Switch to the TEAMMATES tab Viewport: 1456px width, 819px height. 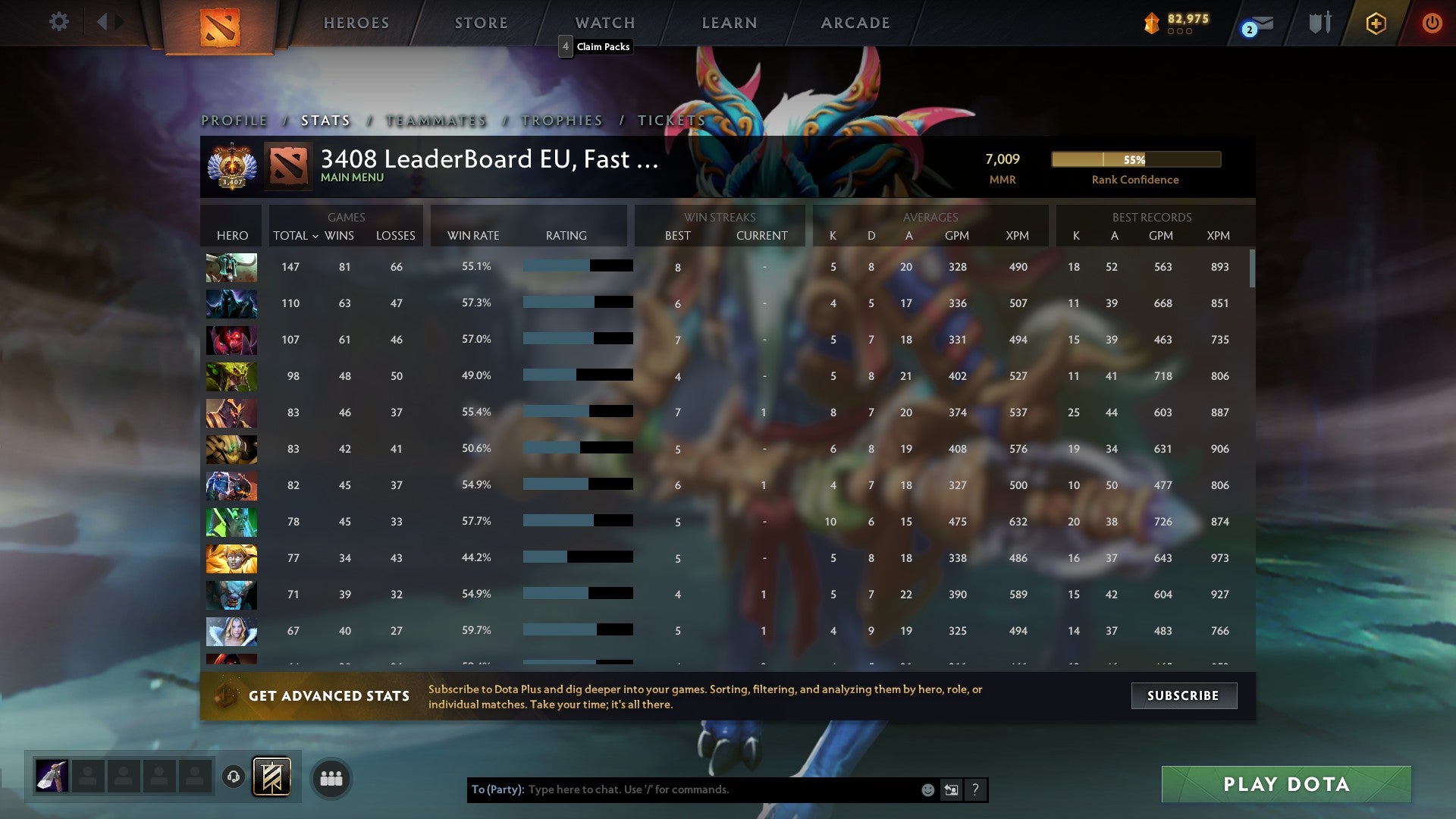(435, 120)
